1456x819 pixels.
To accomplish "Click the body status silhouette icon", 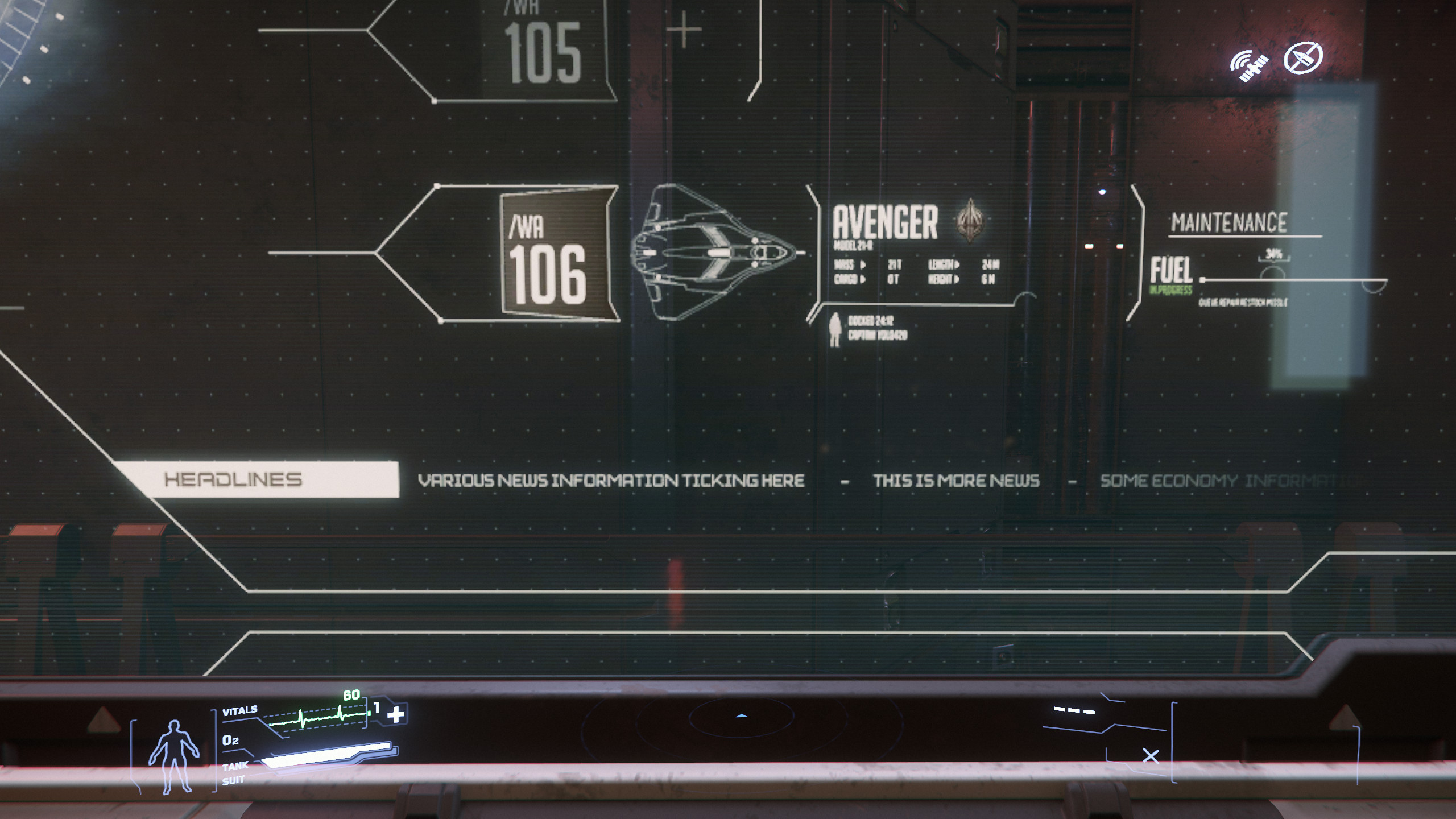I will click(173, 755).
